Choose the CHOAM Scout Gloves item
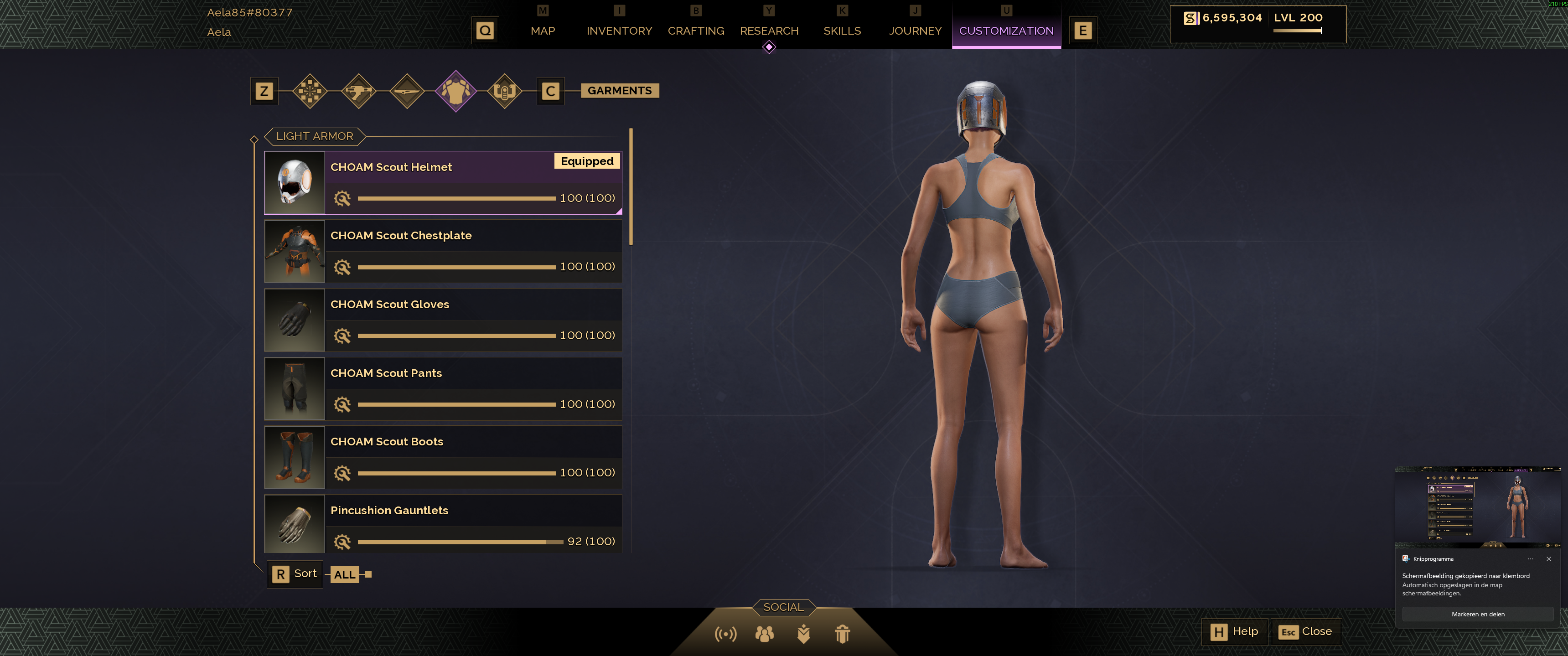 [443, 320]
